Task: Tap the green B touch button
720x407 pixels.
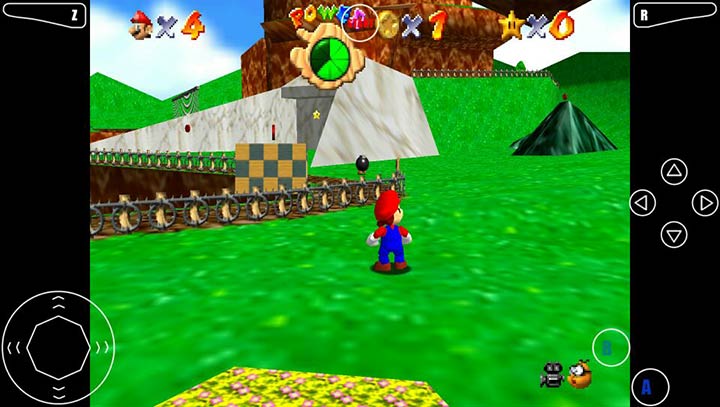Action: click(610, 348)
